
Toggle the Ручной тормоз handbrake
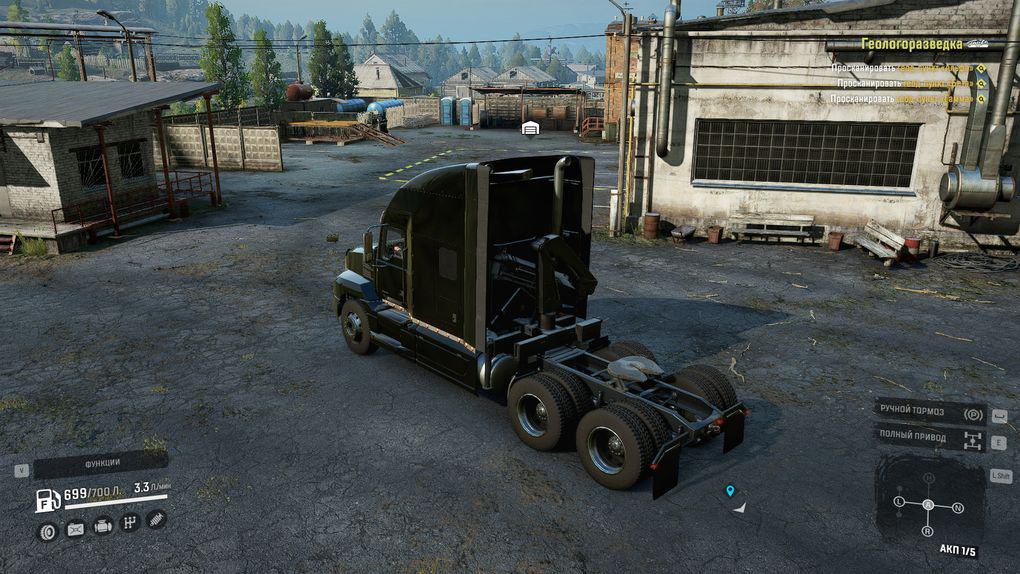point(930,414)
